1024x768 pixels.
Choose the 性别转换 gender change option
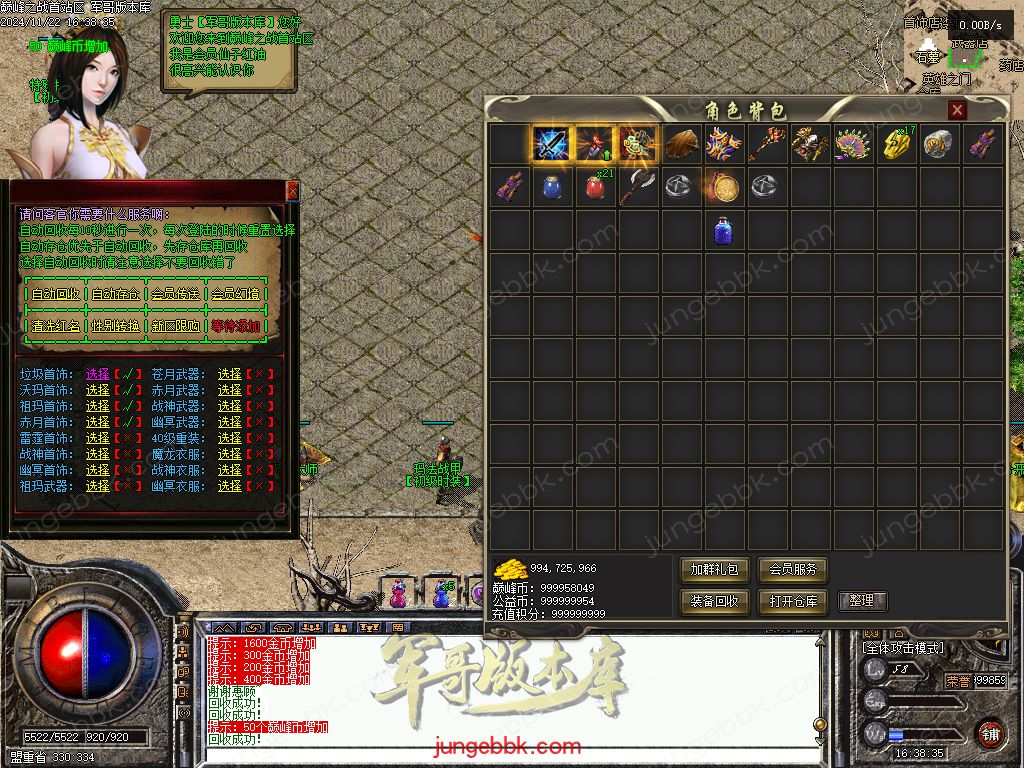click(x=116, y=326)
